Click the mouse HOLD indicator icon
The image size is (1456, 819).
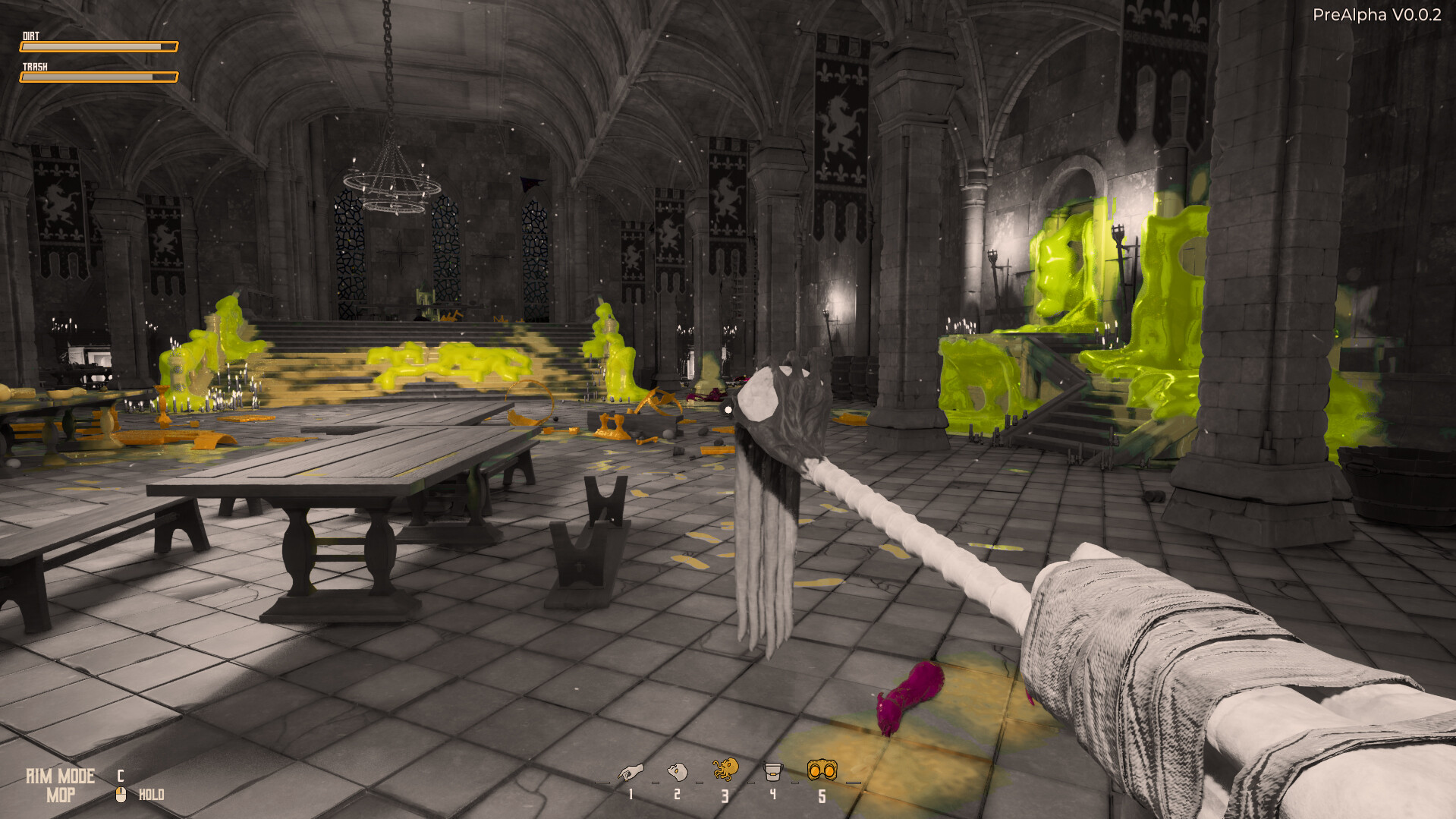tap(121, 794)
